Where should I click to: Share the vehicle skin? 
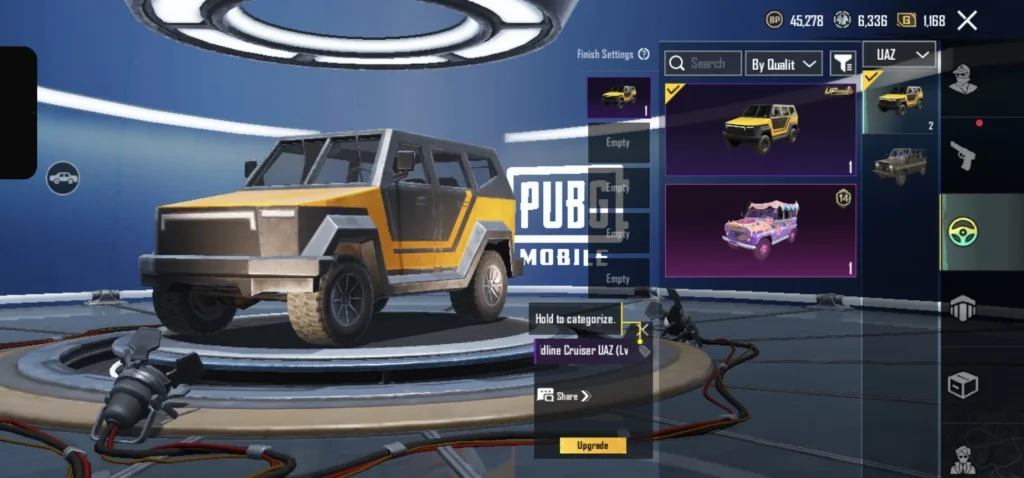tap(566, 396)
